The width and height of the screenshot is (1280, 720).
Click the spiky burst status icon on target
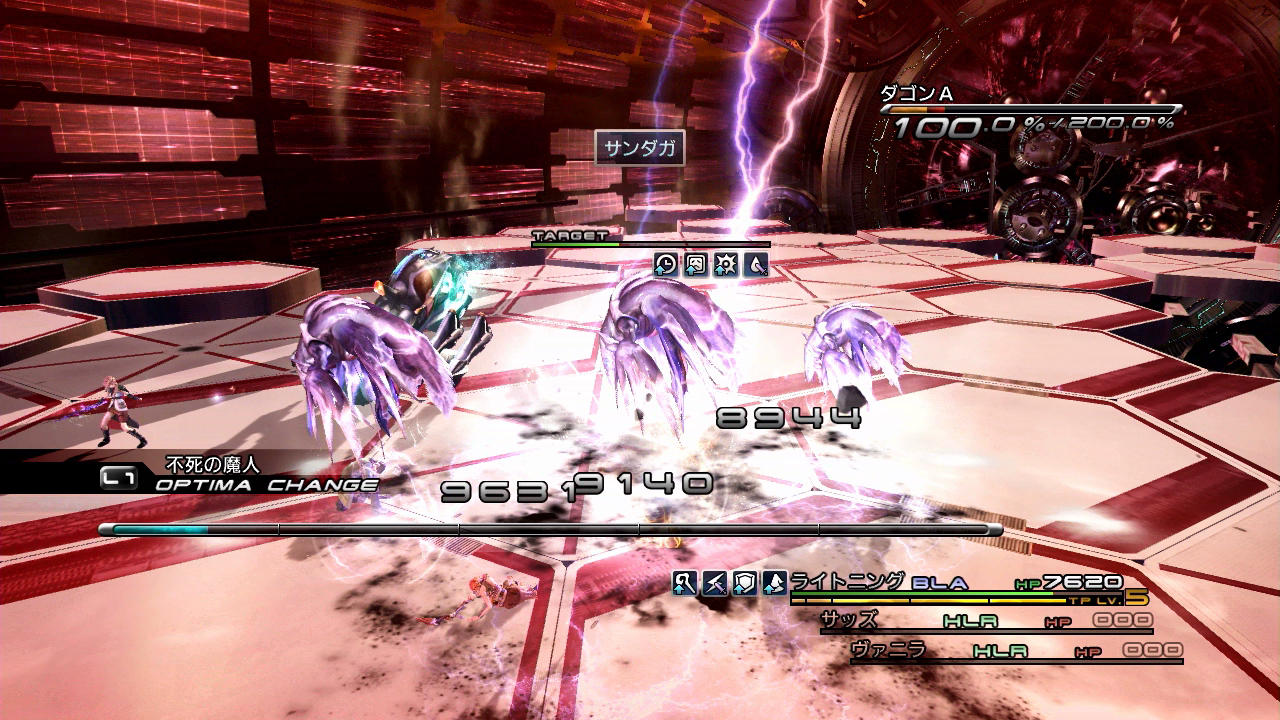726,264
